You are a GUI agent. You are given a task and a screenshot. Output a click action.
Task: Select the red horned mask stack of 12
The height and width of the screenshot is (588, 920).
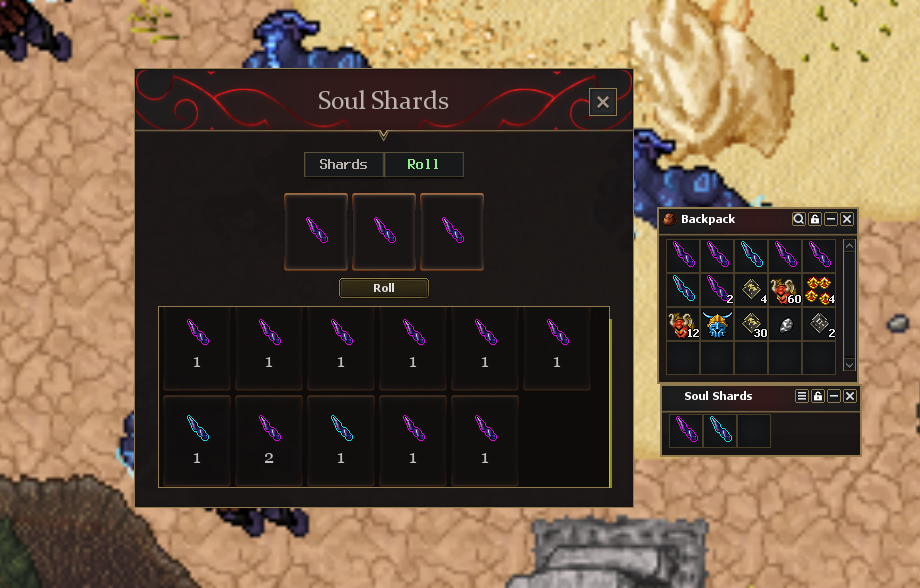[683, 325]
